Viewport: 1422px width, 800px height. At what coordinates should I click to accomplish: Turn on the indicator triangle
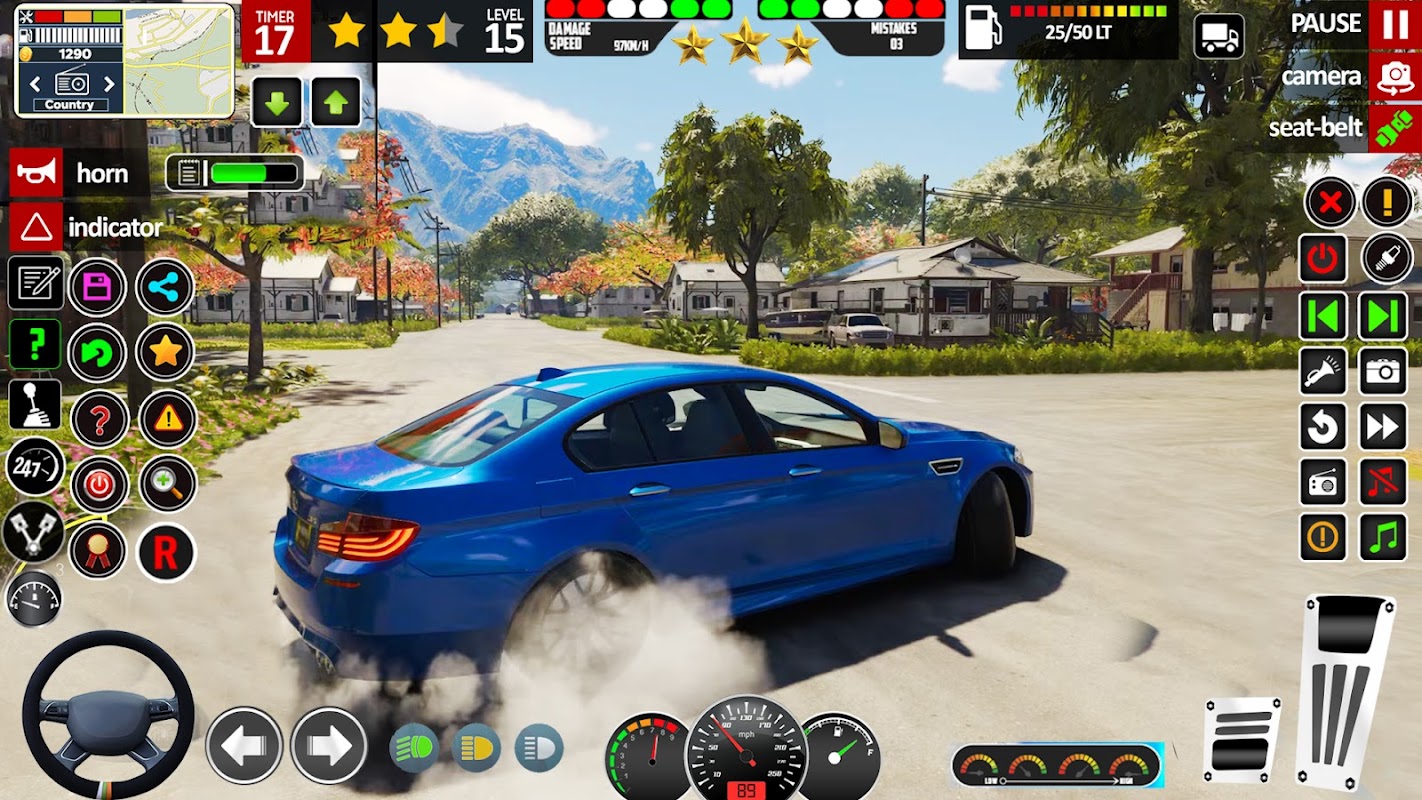pos(37,228)
